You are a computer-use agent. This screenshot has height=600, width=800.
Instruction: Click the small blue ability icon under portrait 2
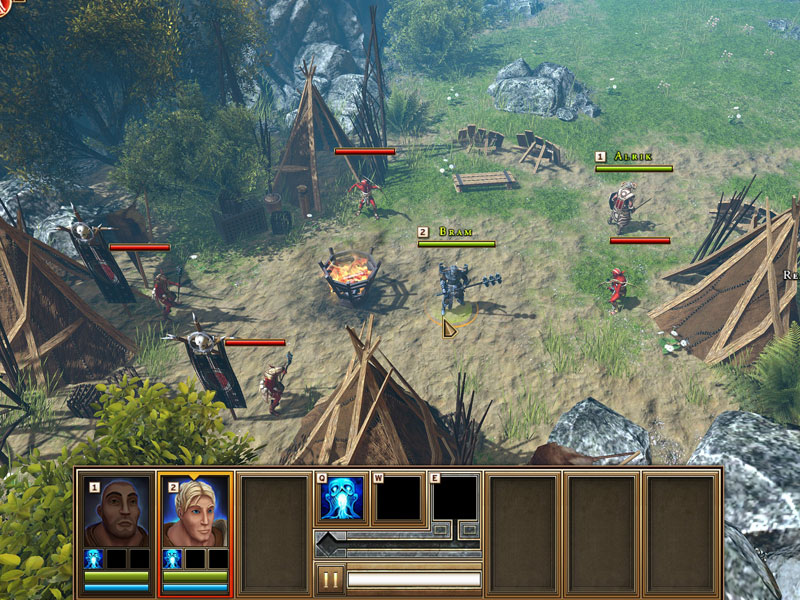click(172, 558)
